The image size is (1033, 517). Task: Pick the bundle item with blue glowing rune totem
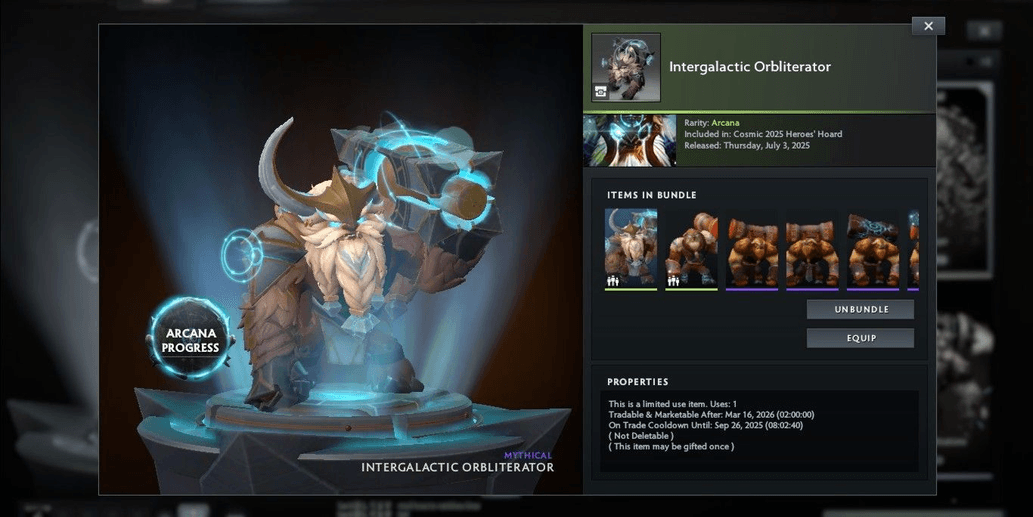873,249
